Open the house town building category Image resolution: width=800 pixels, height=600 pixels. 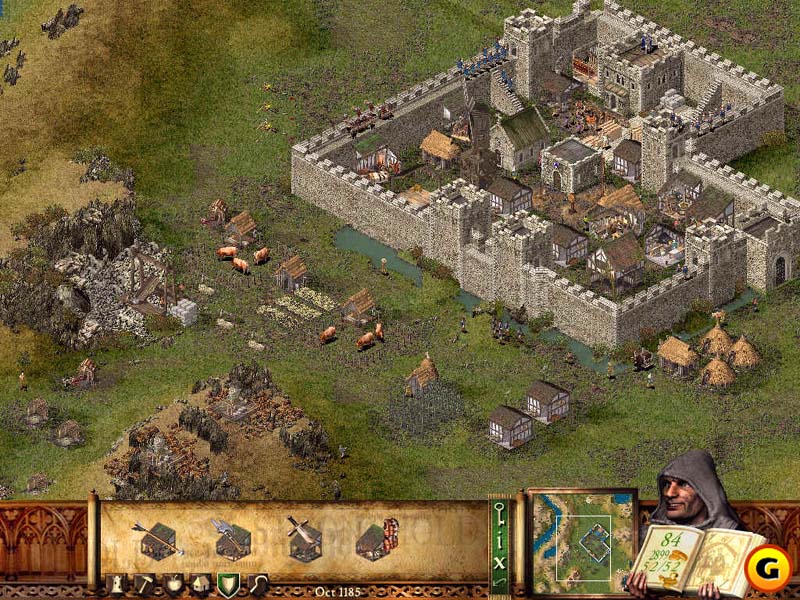click(x=200, y=585)
